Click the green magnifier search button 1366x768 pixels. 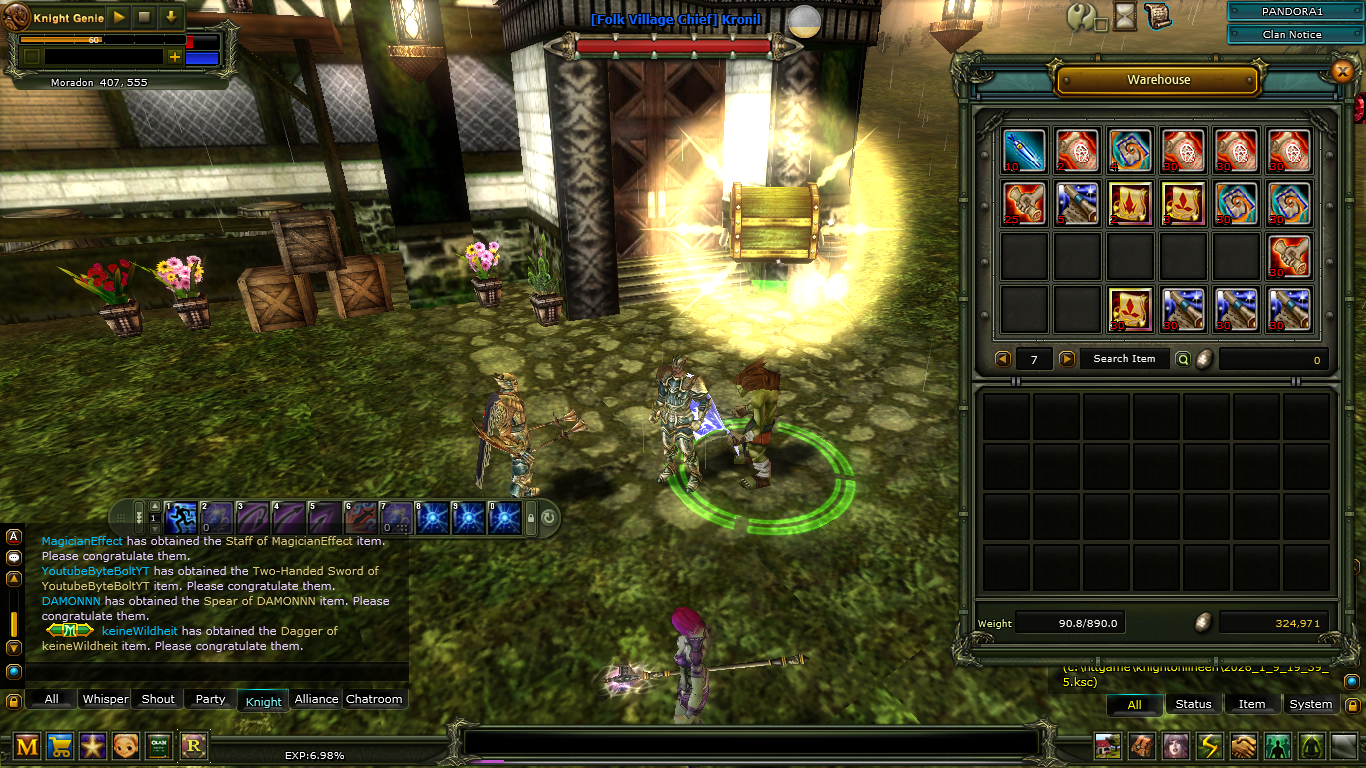(1183, 359)
